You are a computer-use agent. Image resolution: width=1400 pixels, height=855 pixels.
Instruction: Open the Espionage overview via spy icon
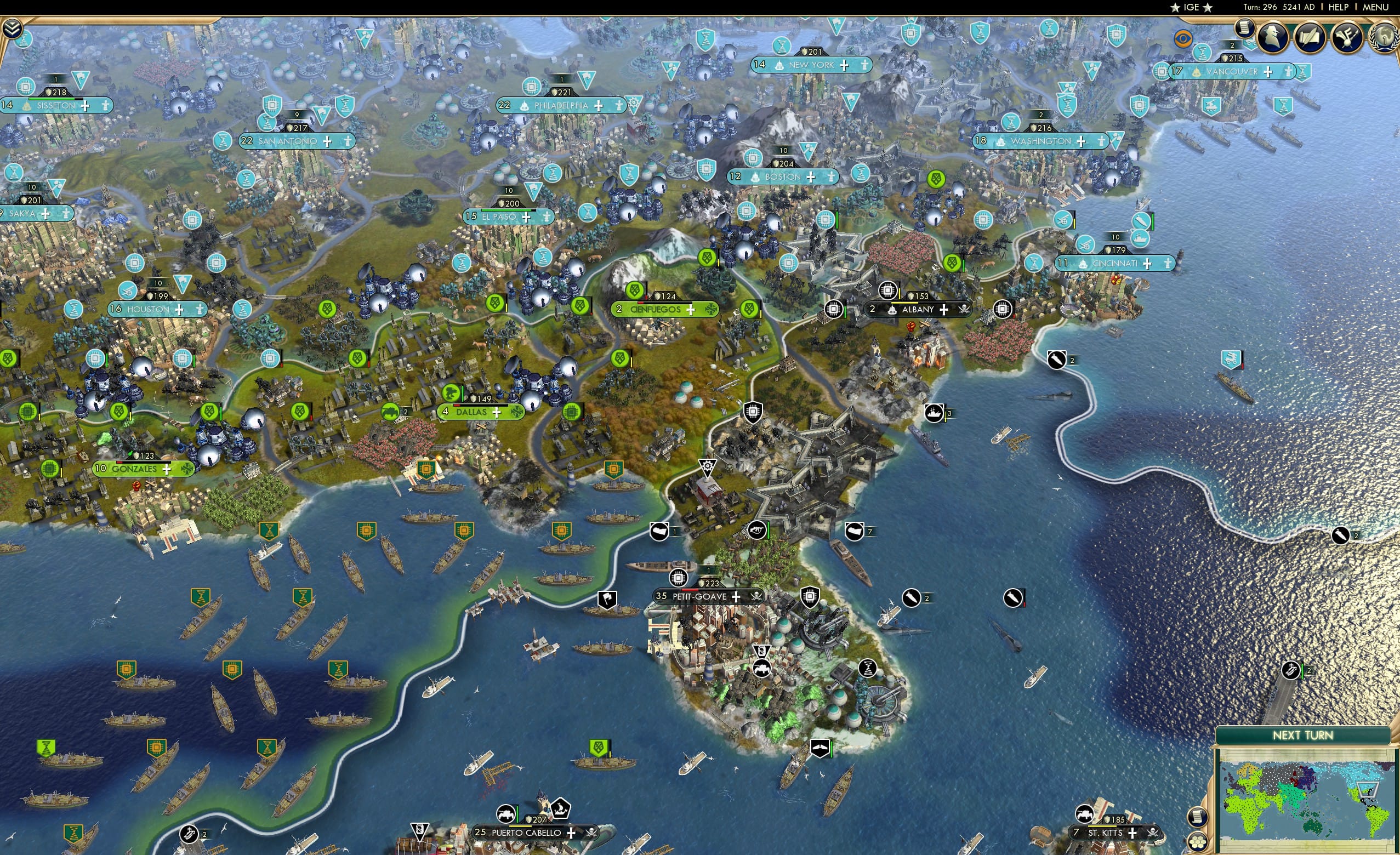coord(1272,36)
